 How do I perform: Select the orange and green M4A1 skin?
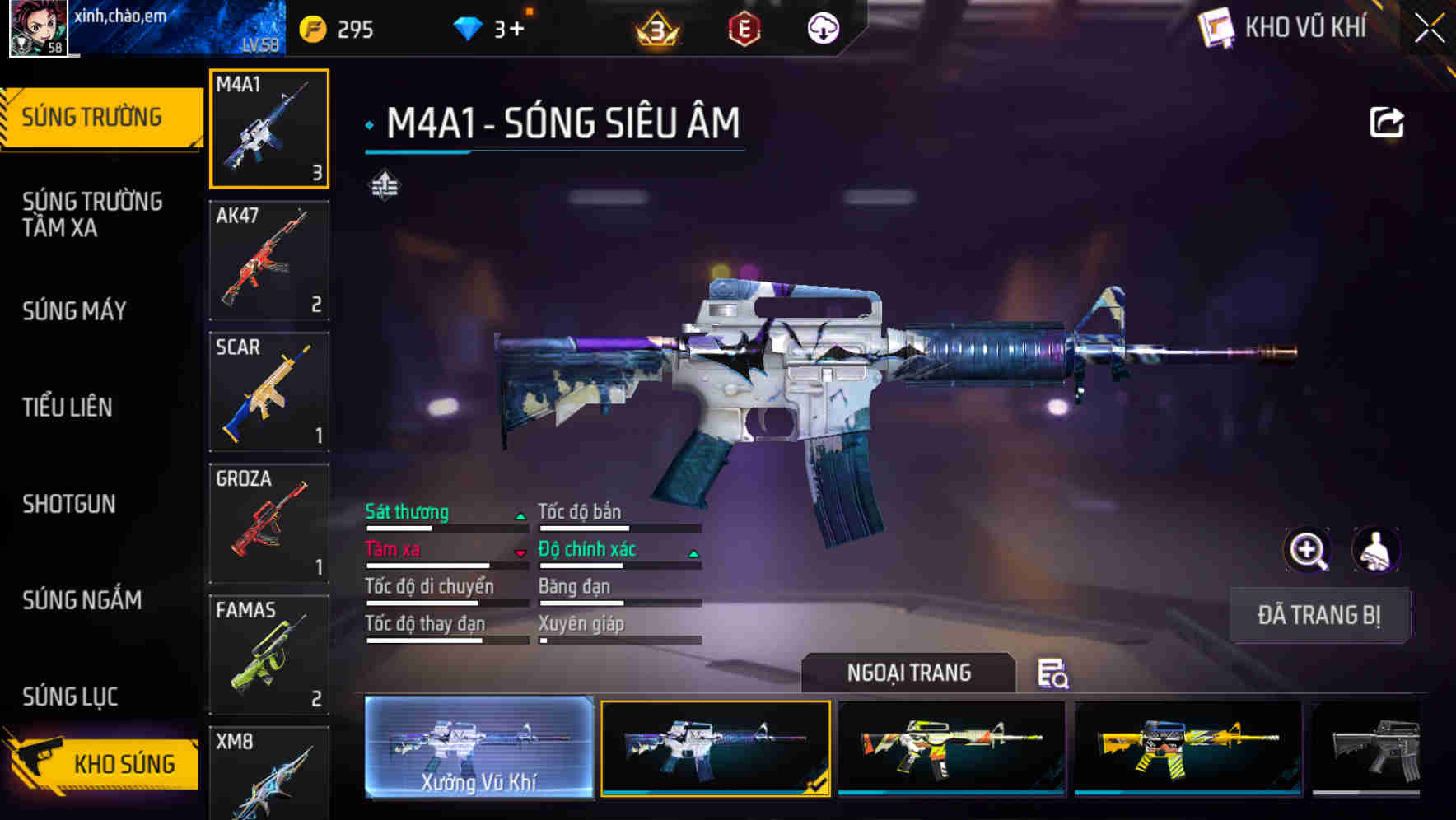951,748
